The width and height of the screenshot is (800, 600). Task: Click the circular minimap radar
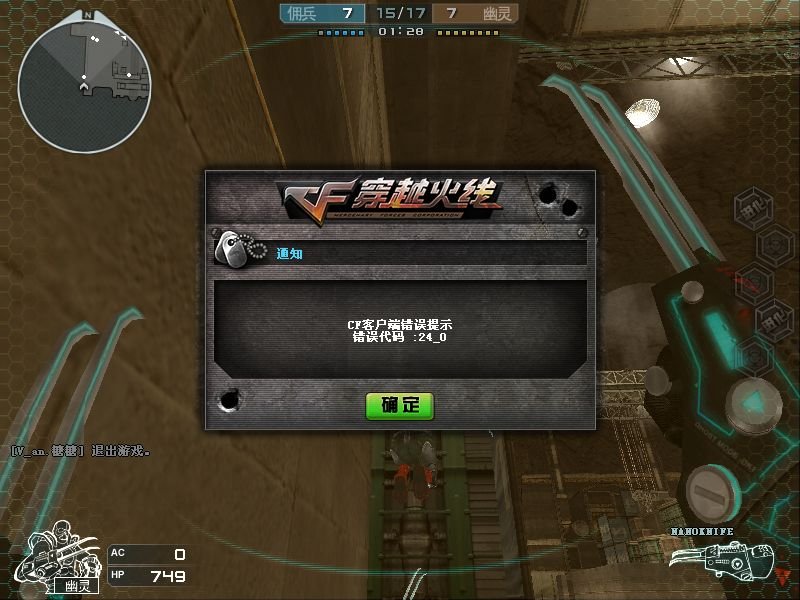tap(83, 87)
